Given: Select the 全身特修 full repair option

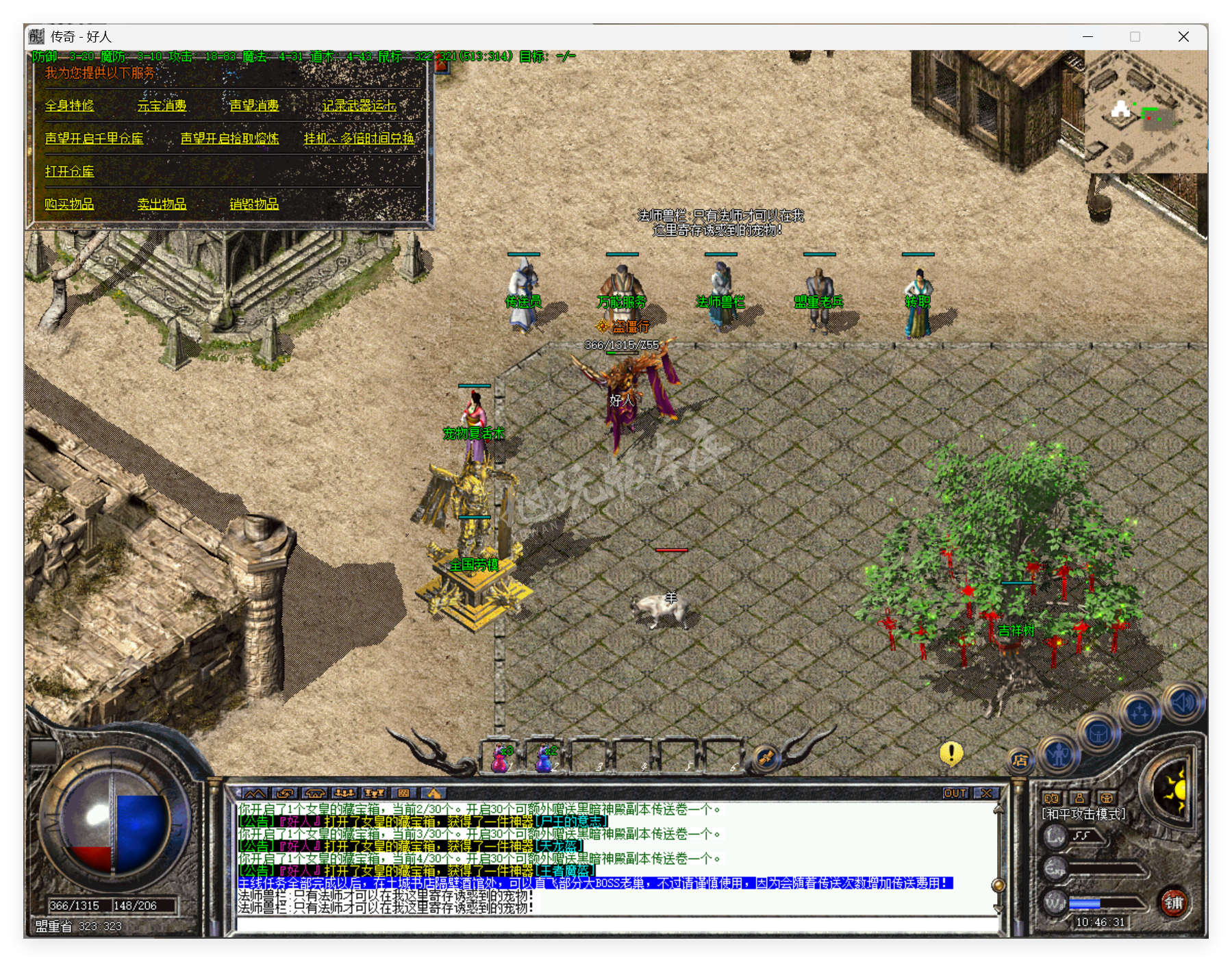Looking at the screenshot, I should click(69, 105).
